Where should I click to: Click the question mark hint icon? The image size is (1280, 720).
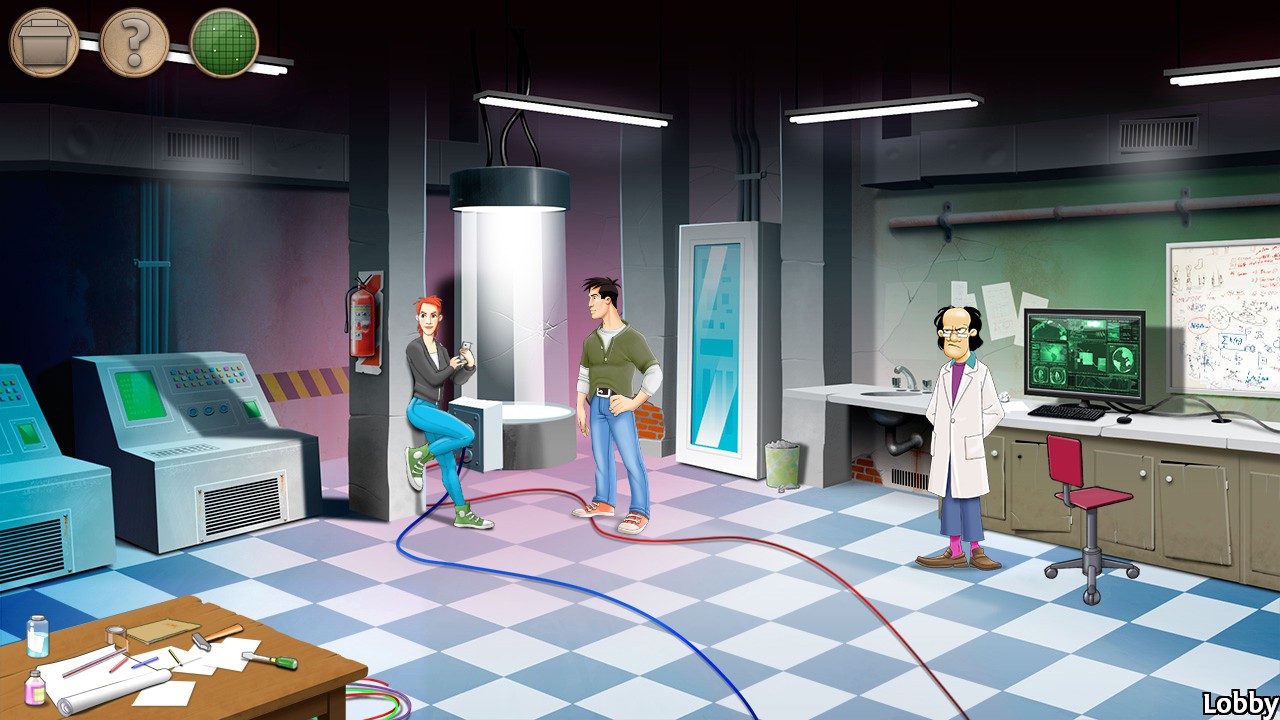tap(134, 42)
